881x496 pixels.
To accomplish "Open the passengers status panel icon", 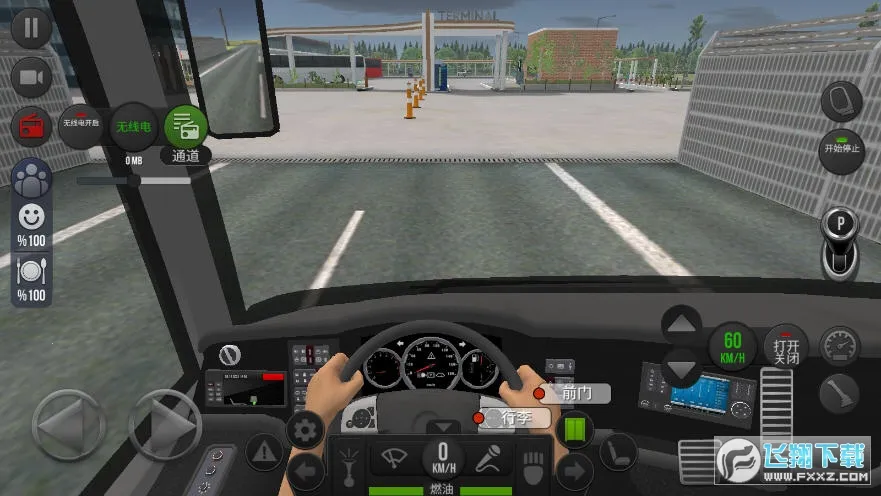I will coord(31,180).
